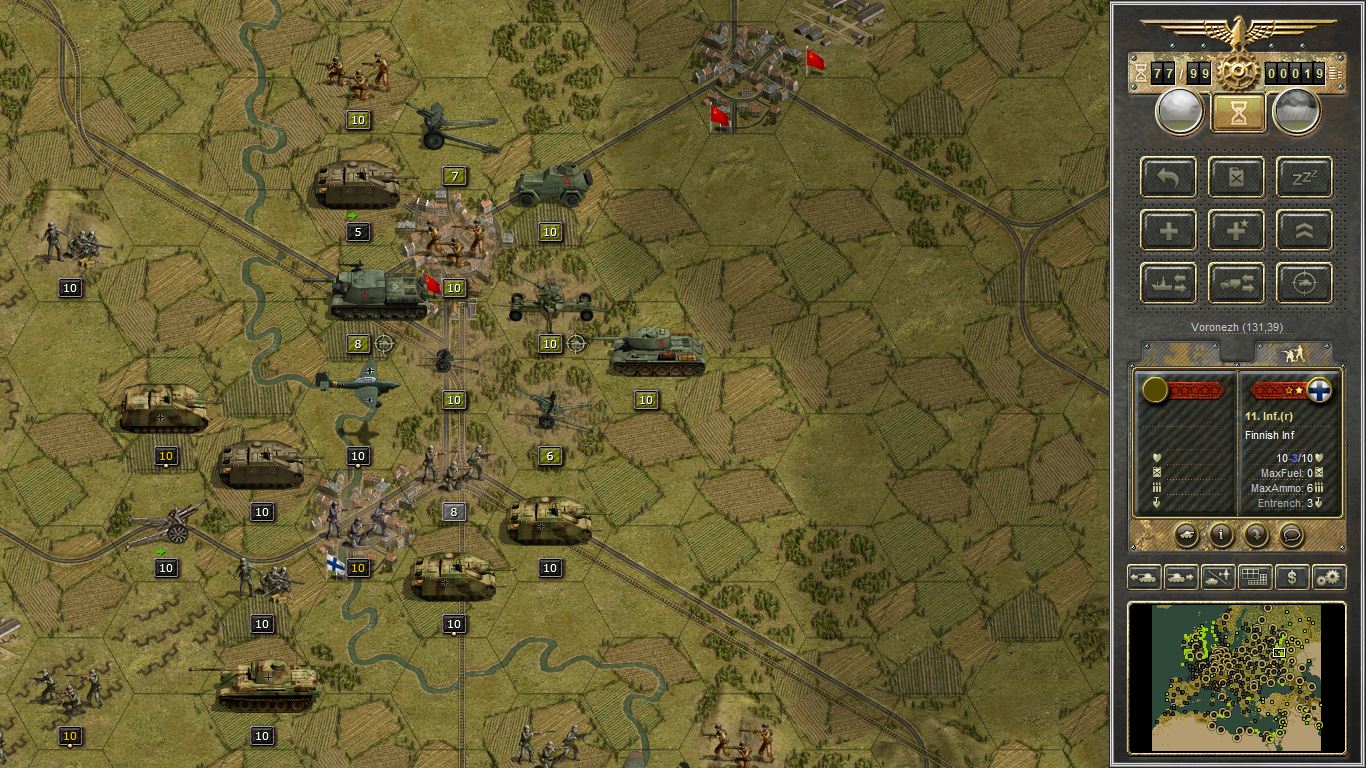
Task: Open the chat speech bubble
Action: (1290, 536)
